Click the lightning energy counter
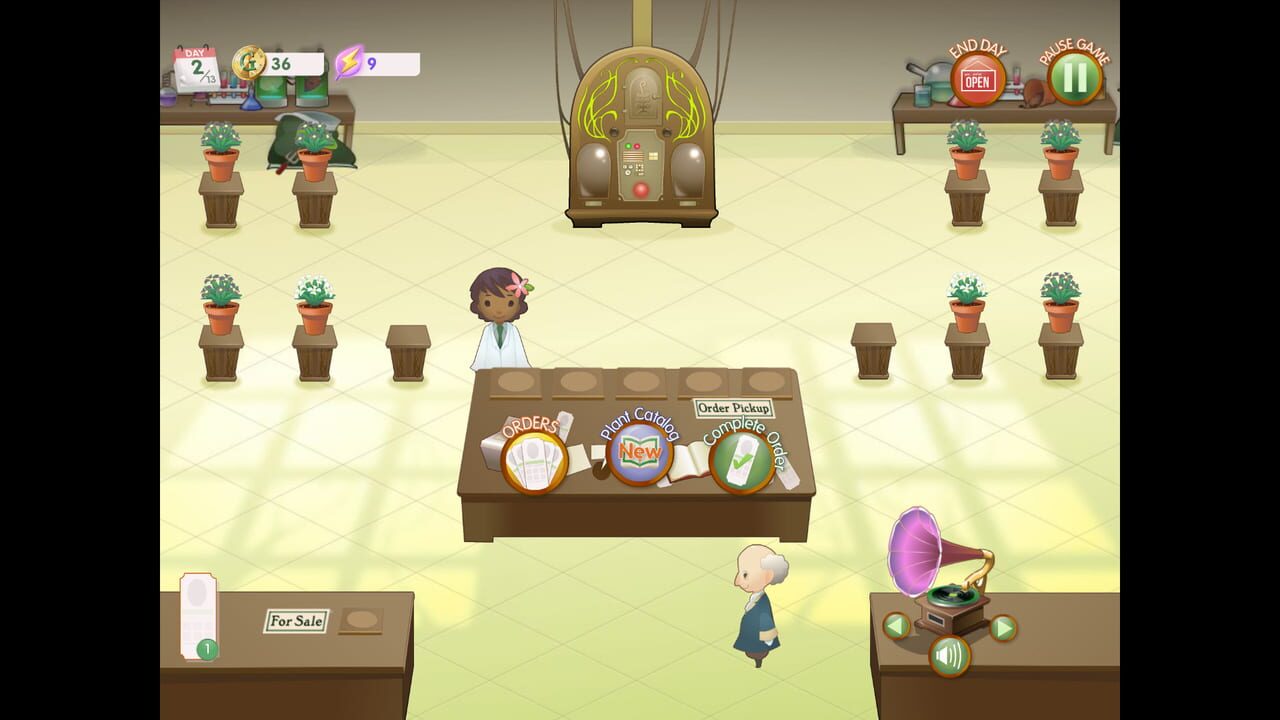This screenshot has width=1280, height=720. 351,62
